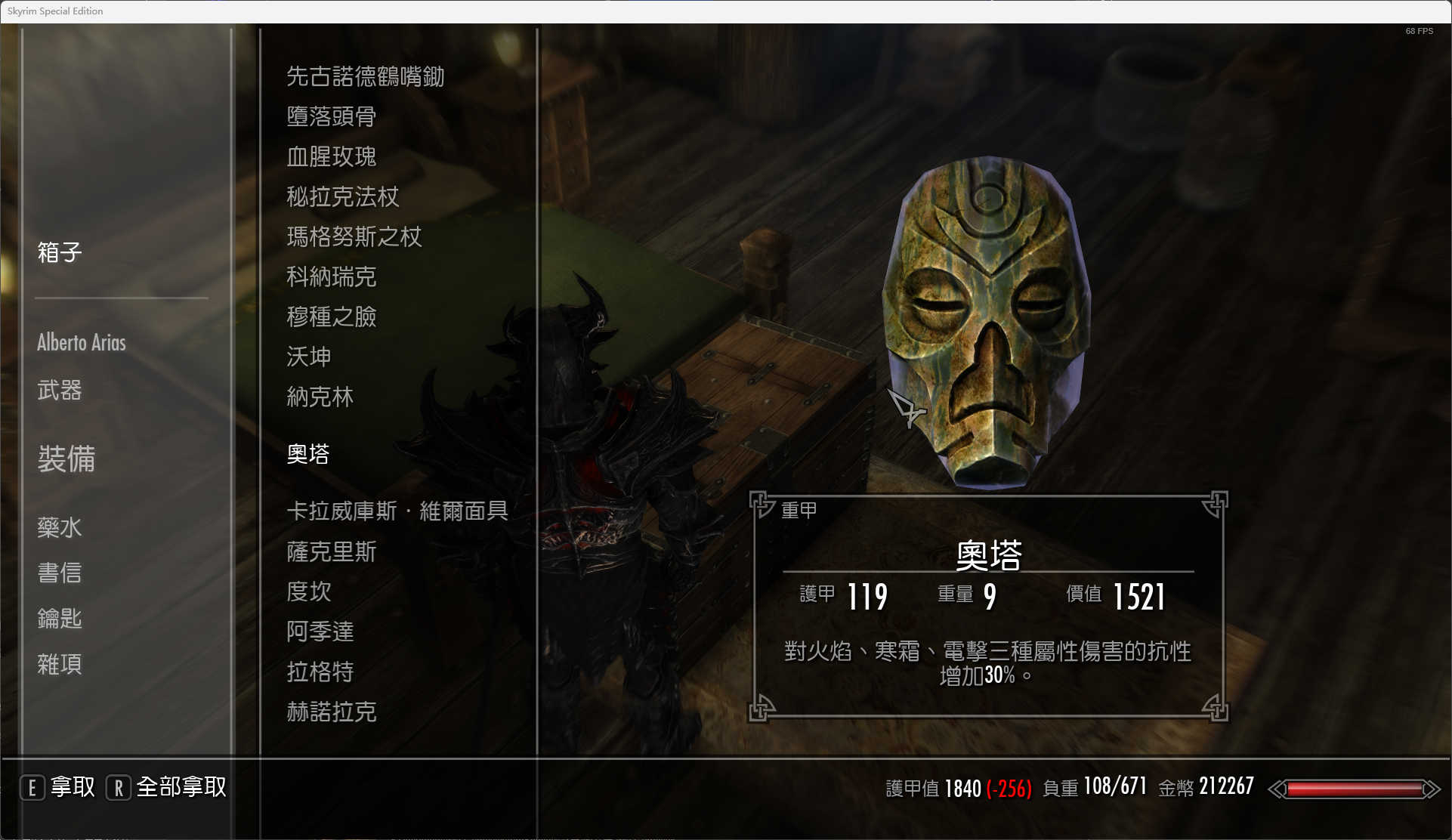Choose the 鑰匙 keys category

[60, 619]
